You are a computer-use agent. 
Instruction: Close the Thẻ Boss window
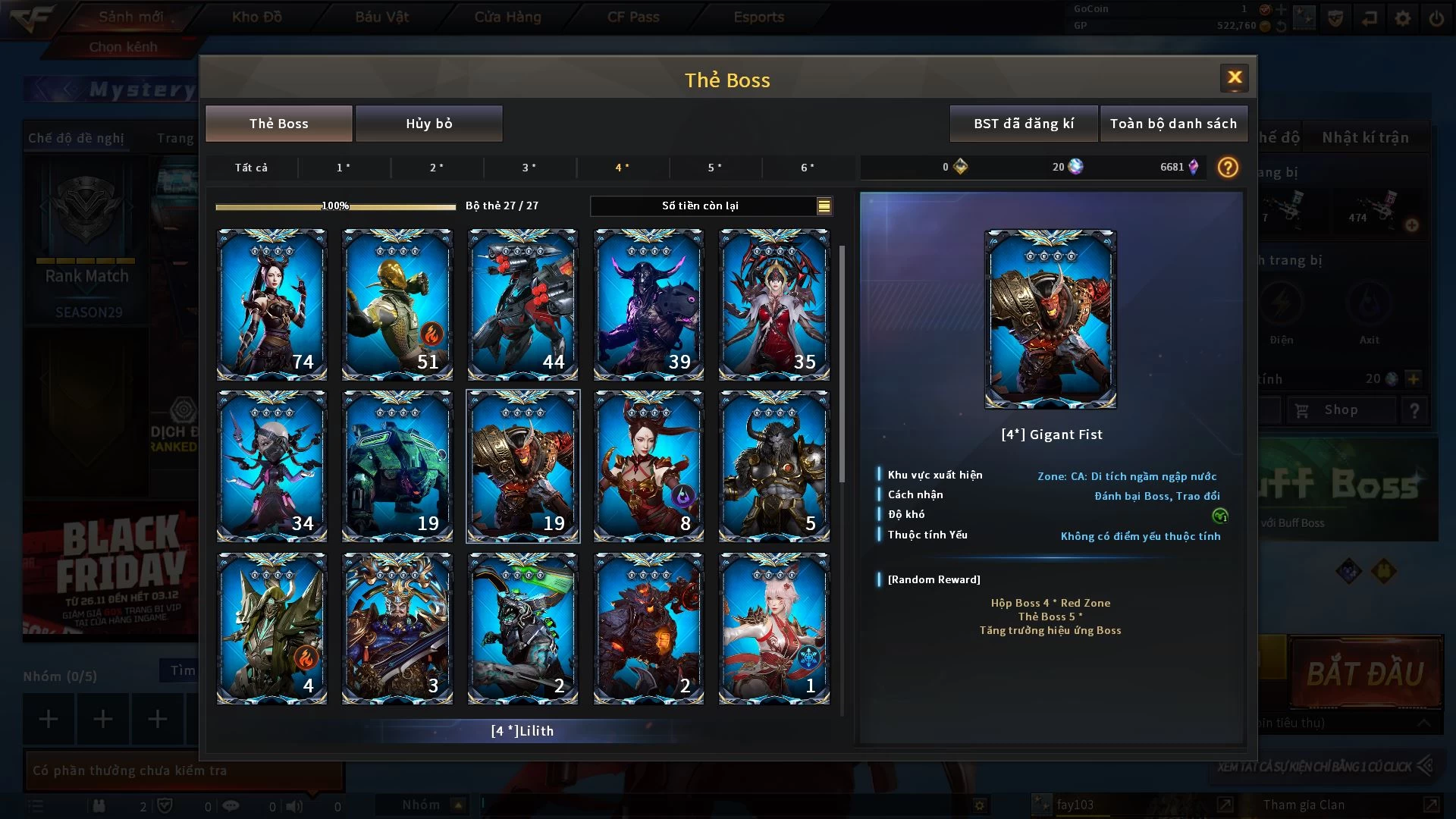[x=1234, y=77]
